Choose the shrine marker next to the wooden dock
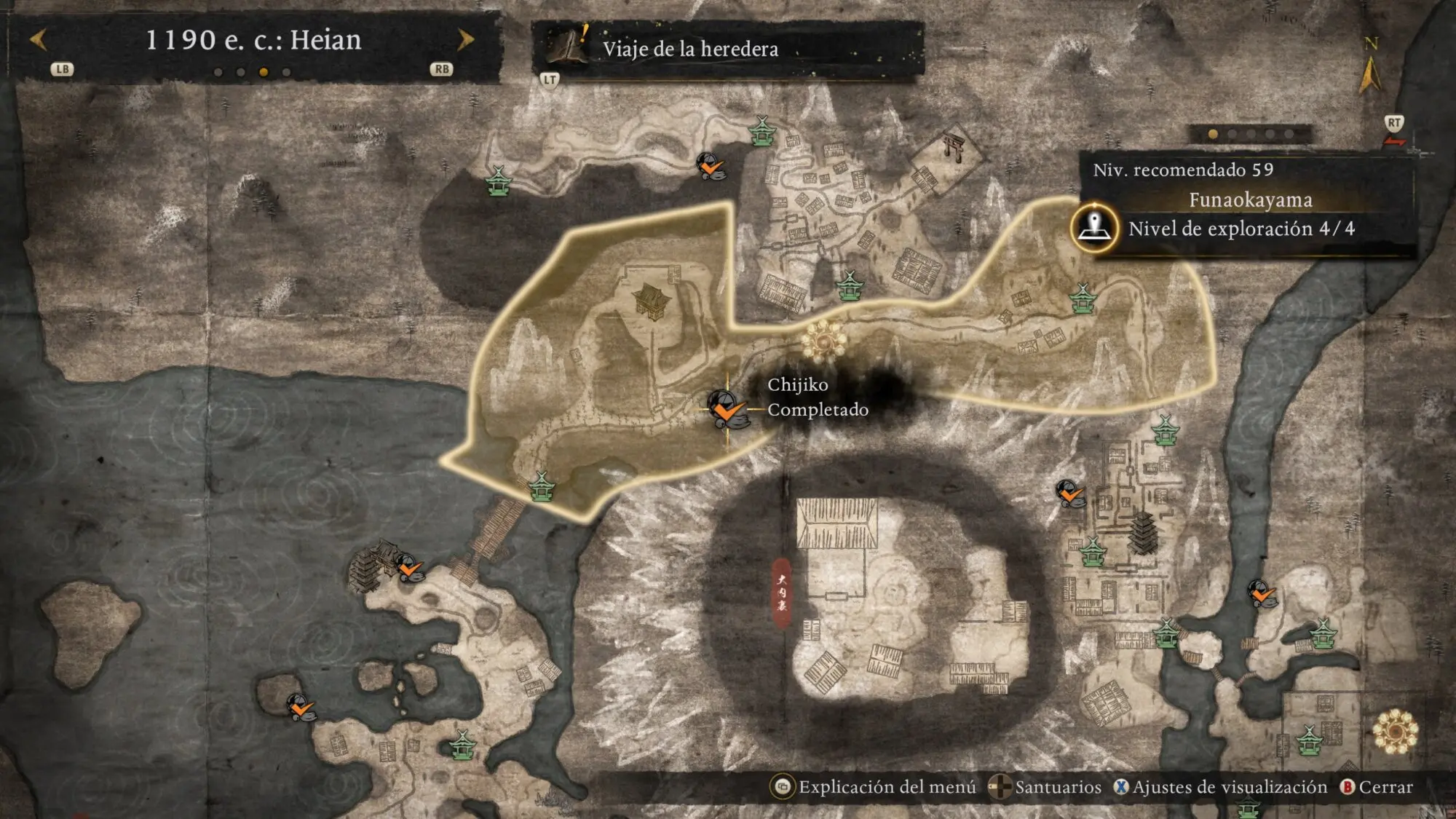The height and width of the screenshot is (819, 1456). (x=541, y=486)
